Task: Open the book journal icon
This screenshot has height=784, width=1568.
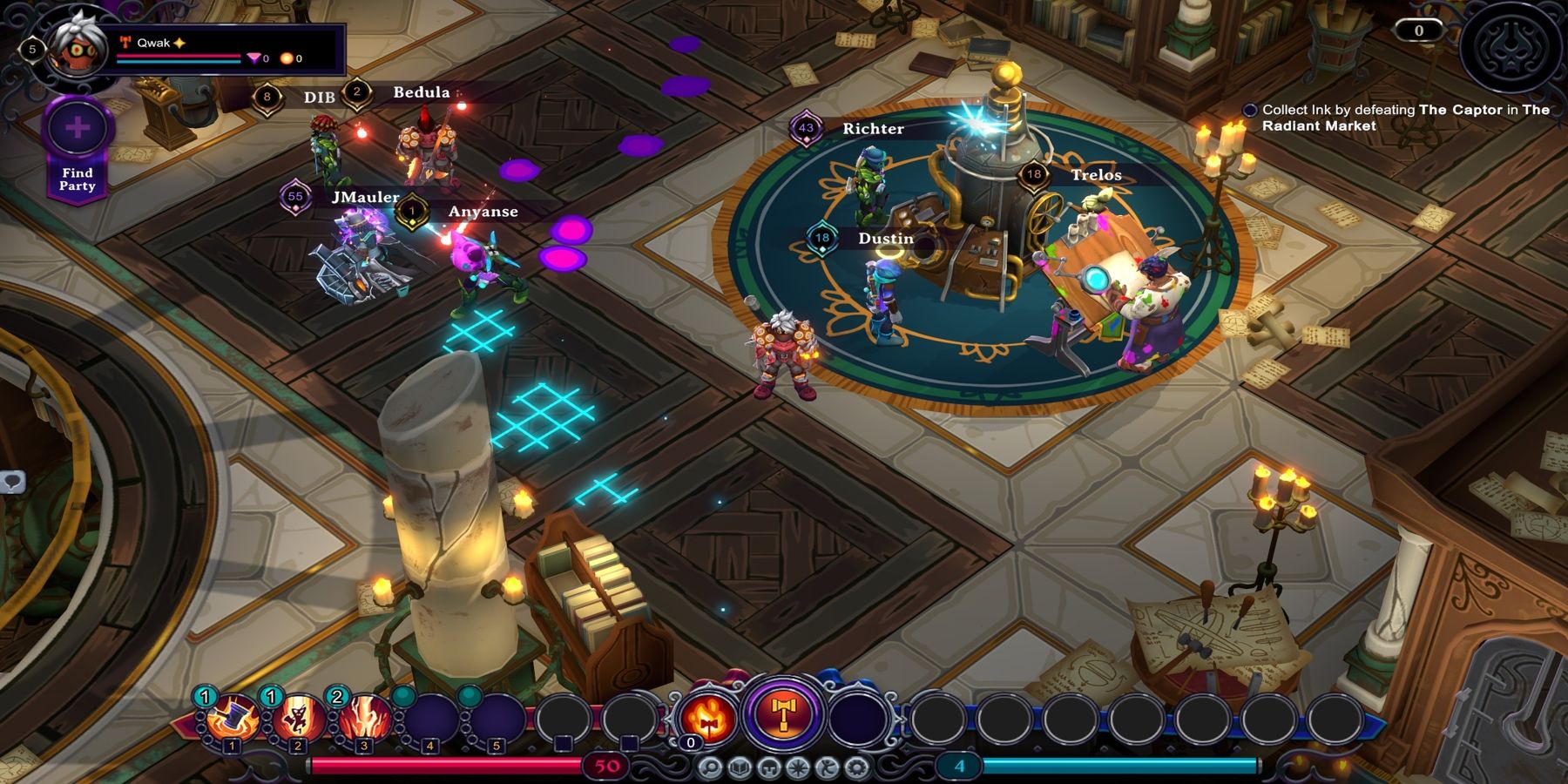Action: (x=740, y=767)
